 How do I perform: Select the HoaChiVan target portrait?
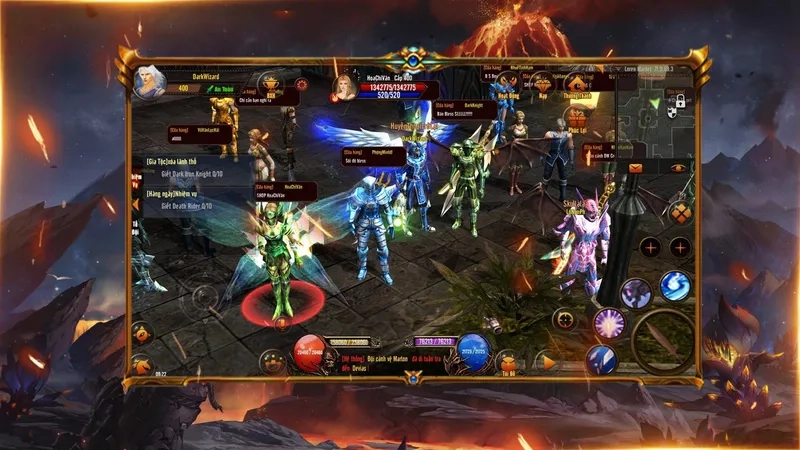coord(347,86)
